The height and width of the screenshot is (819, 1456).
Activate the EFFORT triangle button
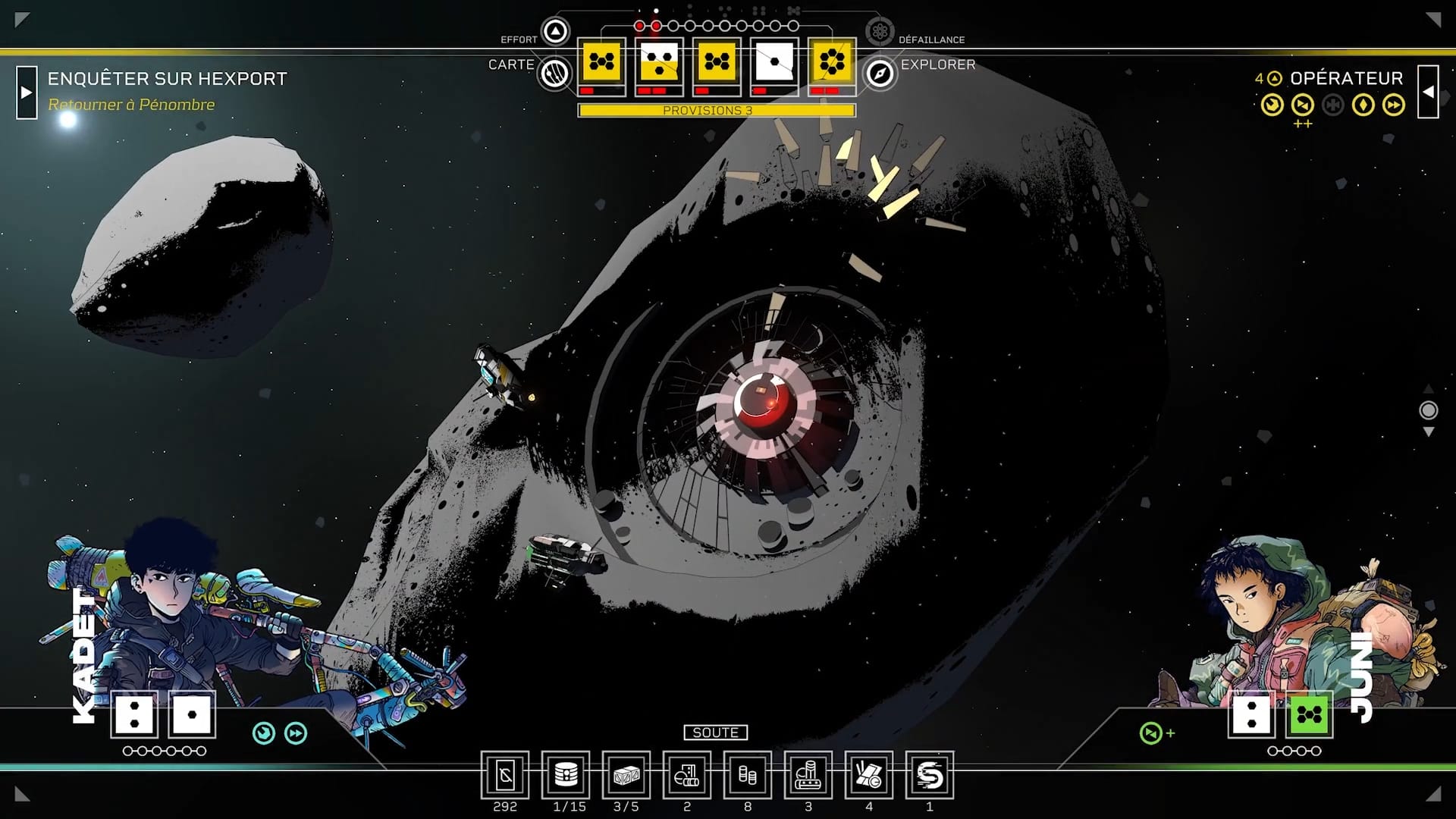coord(556,32)
